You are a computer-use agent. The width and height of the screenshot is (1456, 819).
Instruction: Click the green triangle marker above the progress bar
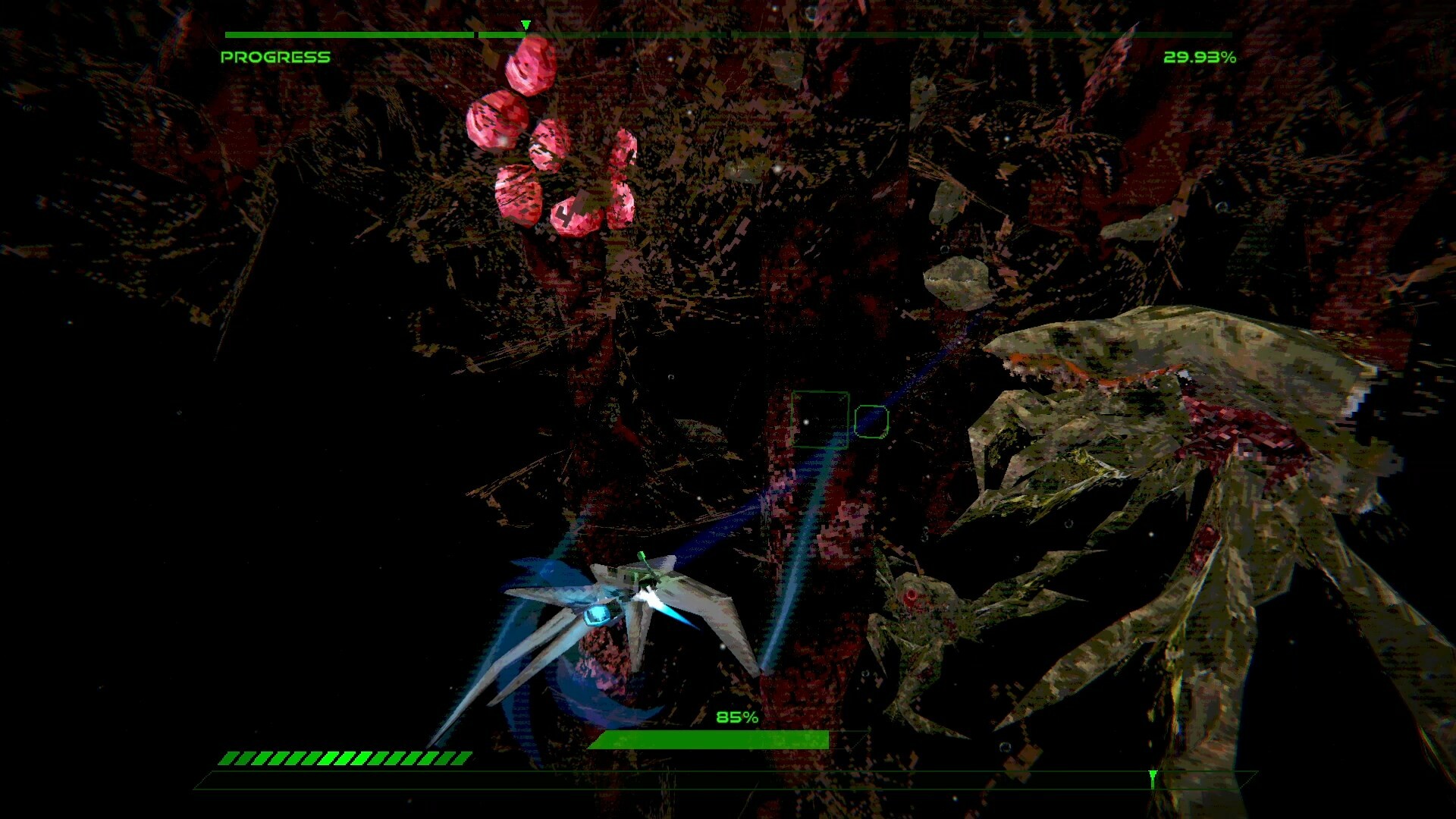click(x=524, y=25)
